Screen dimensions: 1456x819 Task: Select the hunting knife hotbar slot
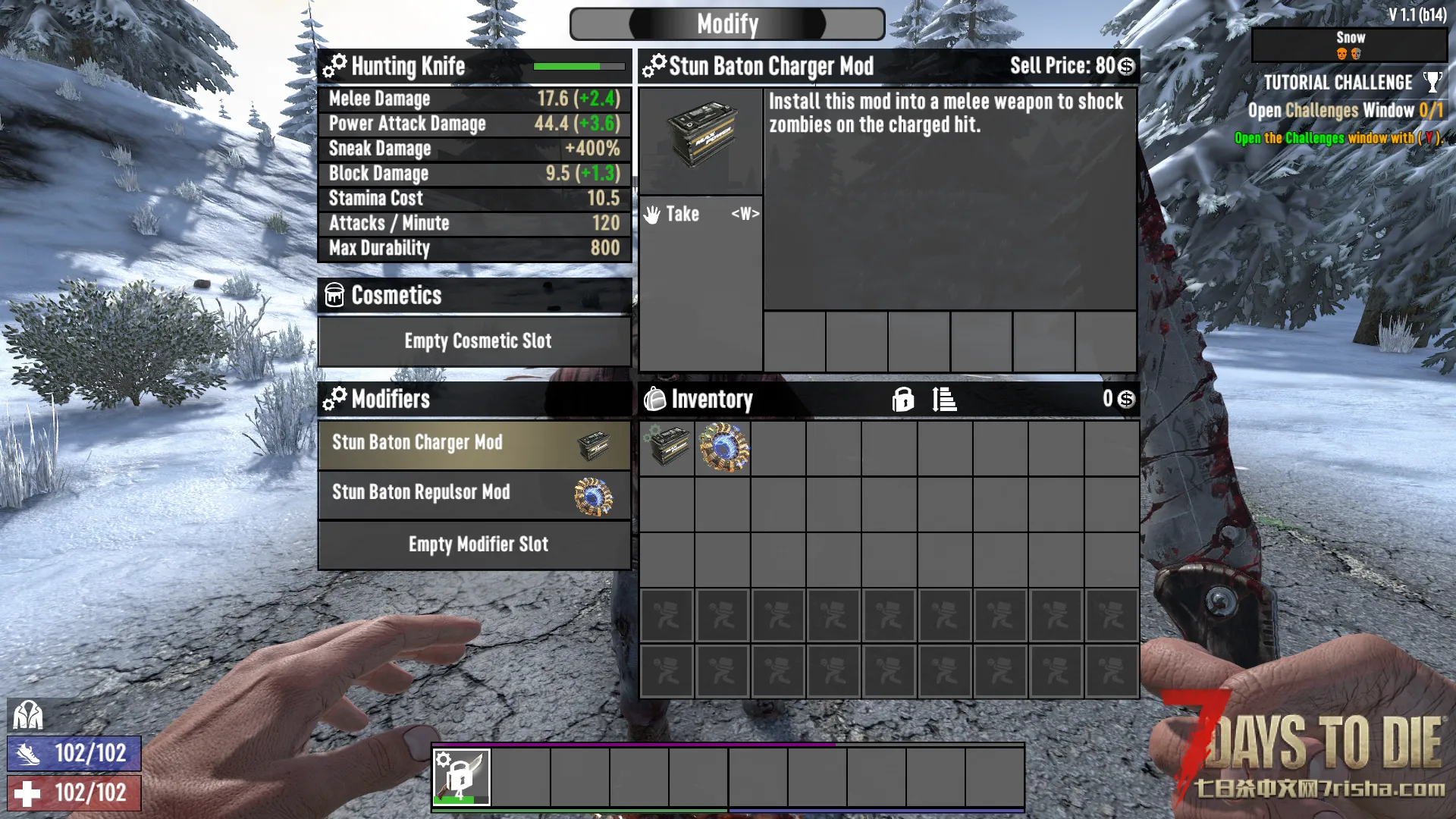tap(461, 777)
